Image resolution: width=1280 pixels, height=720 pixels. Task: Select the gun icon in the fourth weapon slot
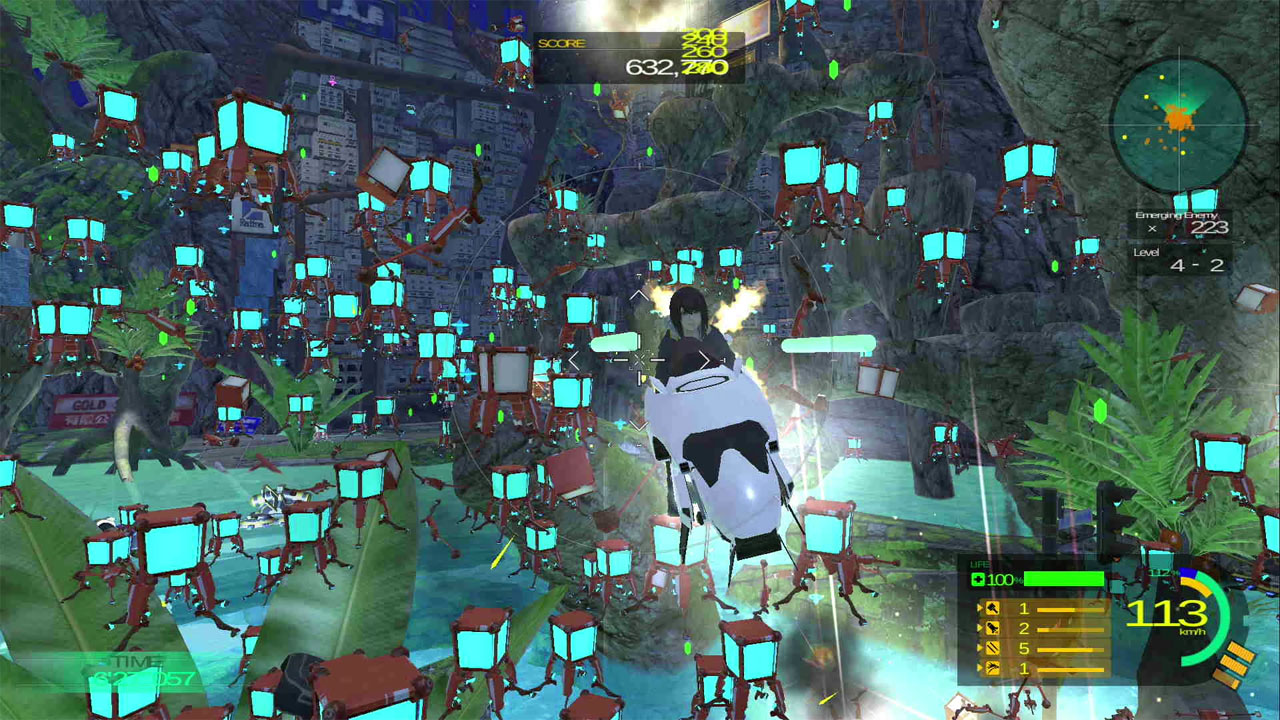pos(992,668)
